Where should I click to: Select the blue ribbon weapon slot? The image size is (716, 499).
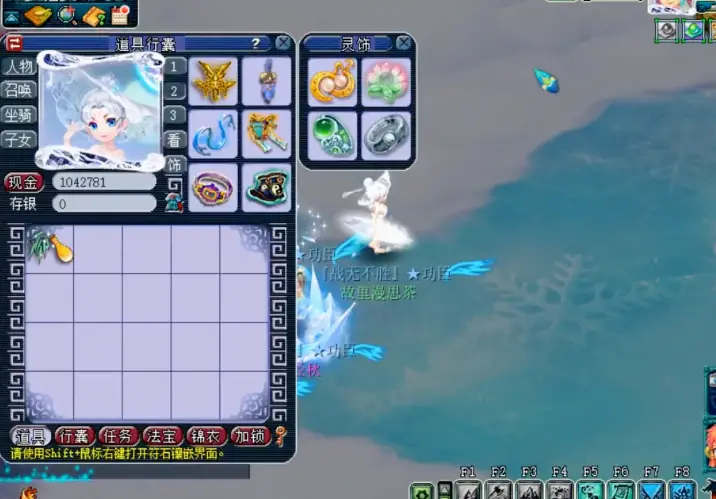(214, 134)
